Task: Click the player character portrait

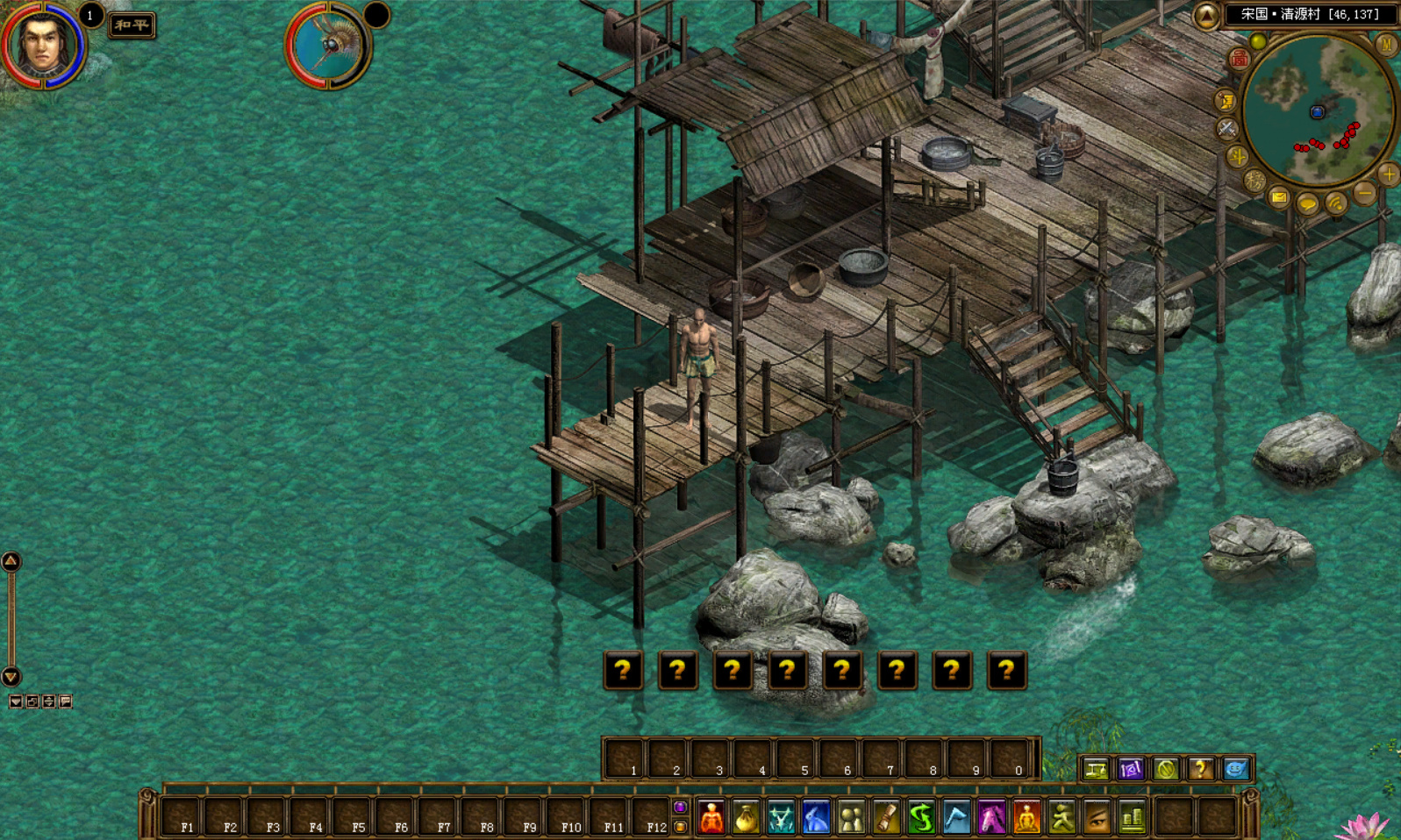Action: pos(42,44)
